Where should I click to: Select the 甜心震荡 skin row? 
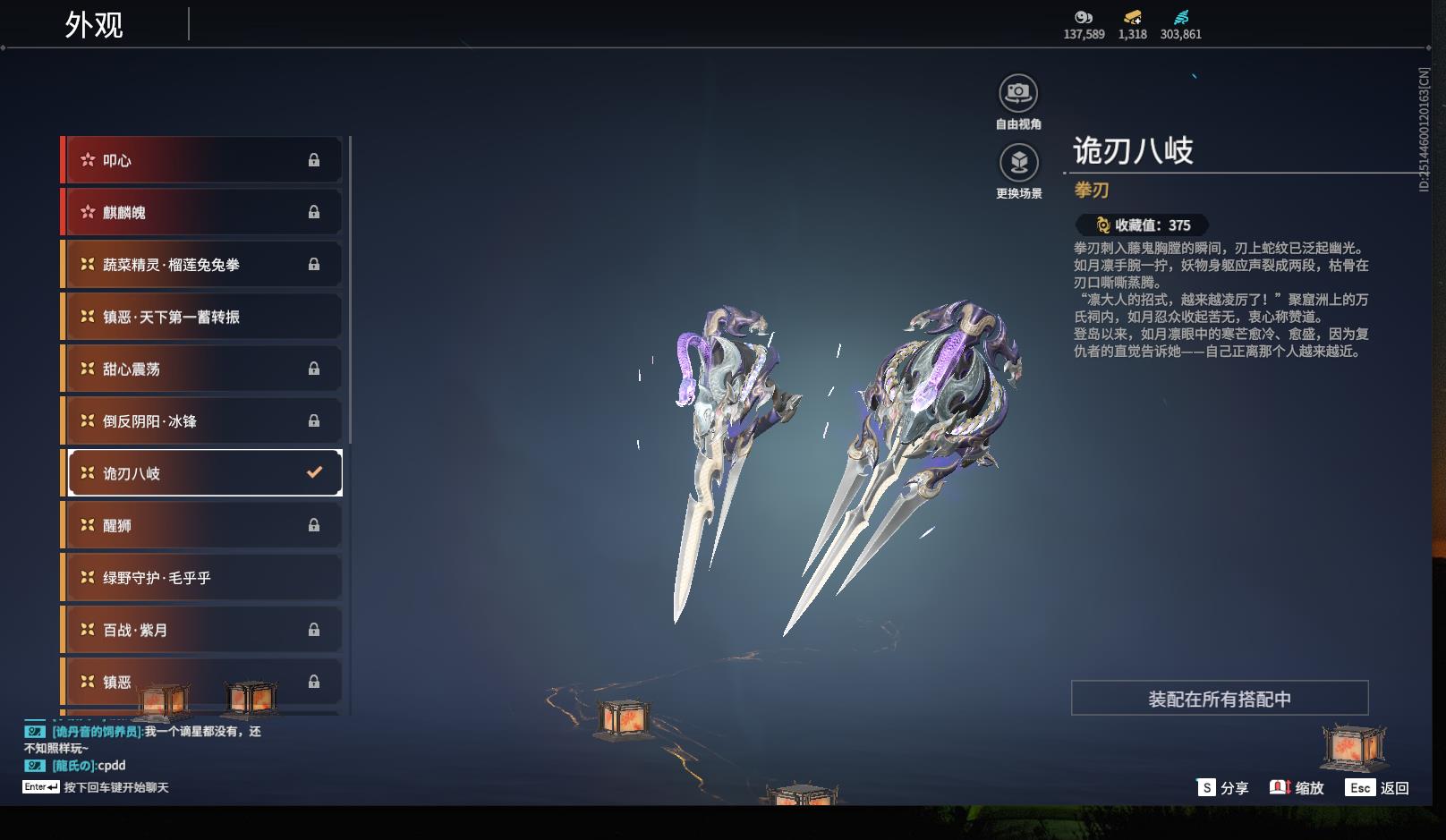tap(202, 369)
